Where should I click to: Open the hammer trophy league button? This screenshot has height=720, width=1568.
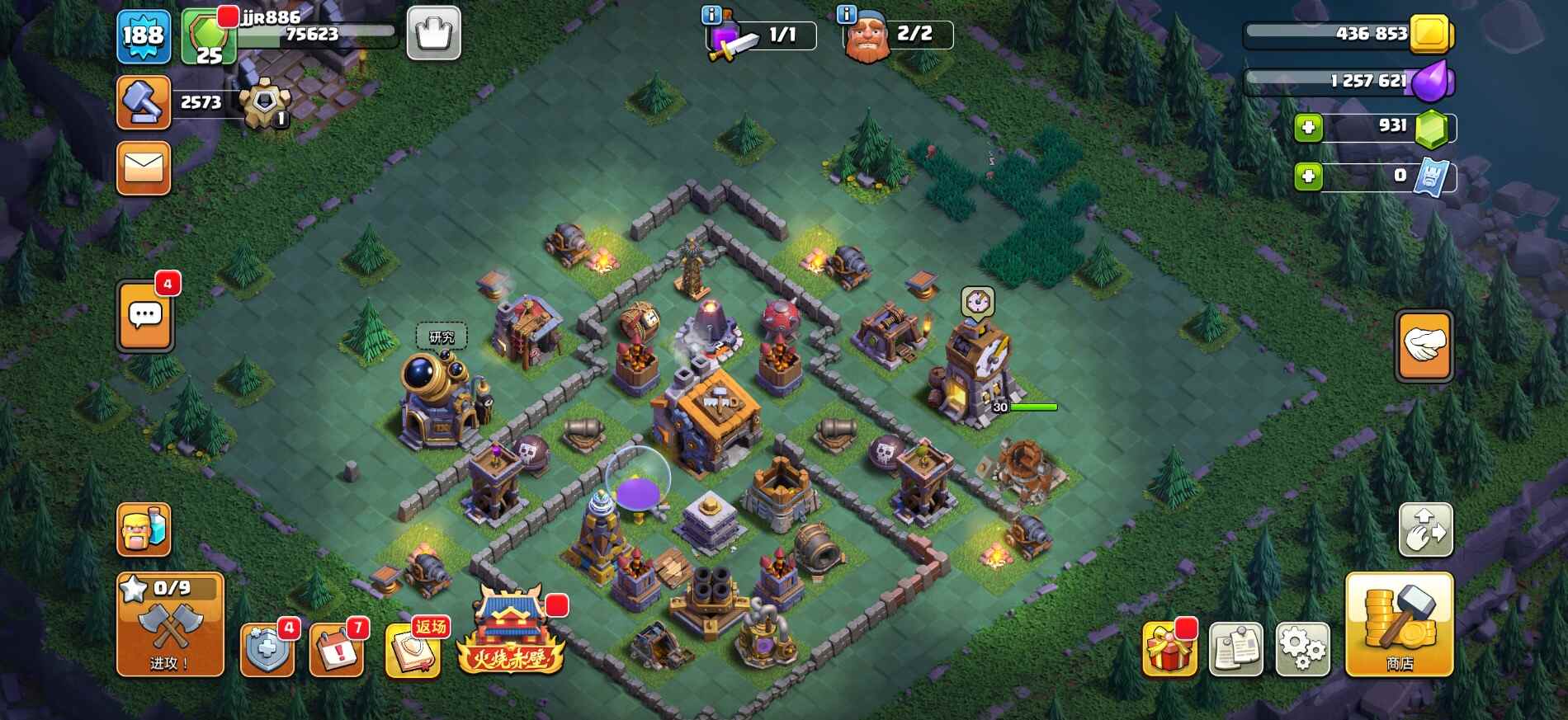144,102
